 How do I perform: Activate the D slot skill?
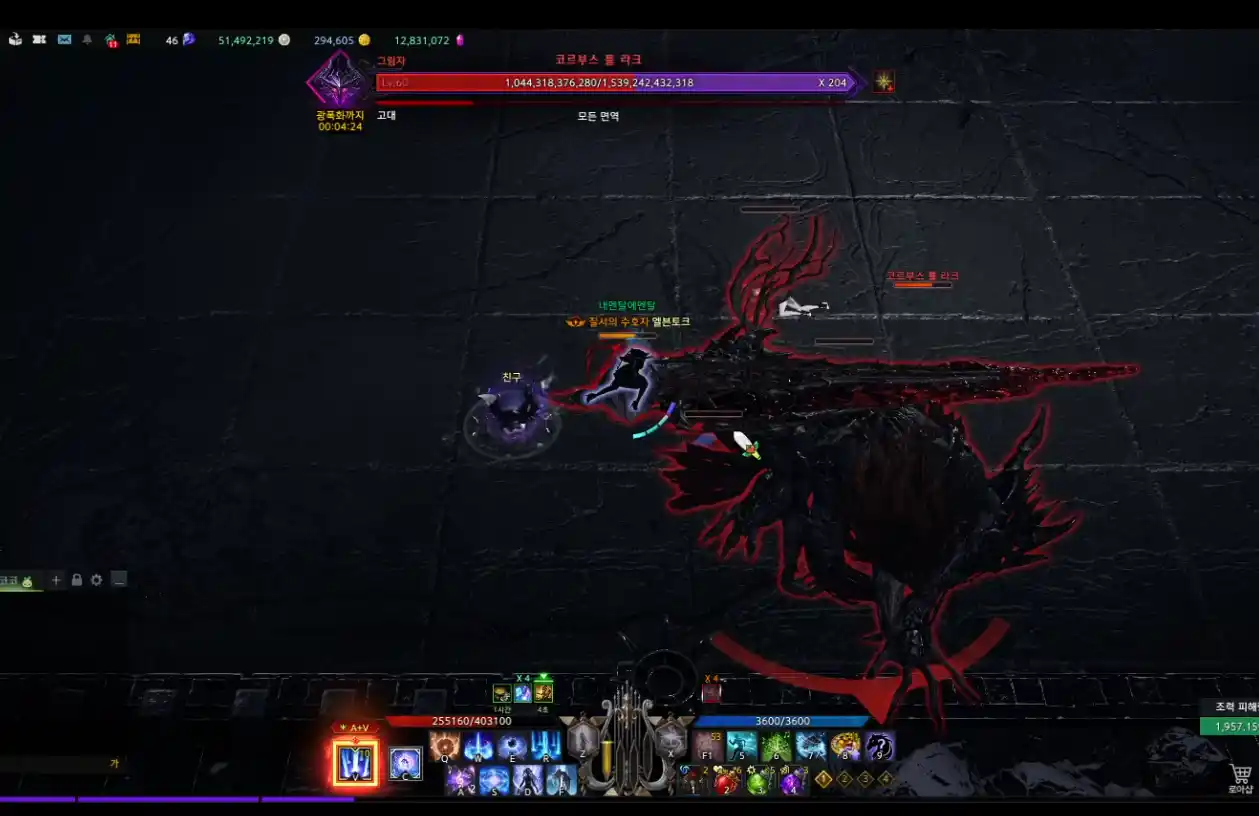click(x=527, y=780)
